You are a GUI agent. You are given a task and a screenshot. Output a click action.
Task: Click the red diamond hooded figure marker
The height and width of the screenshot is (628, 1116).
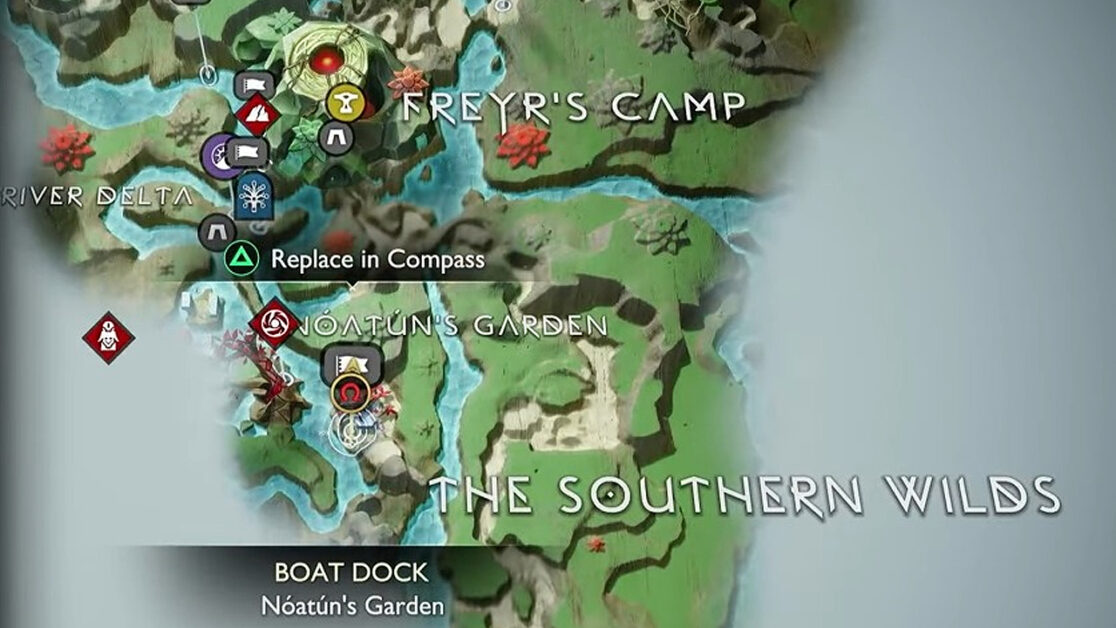[x=108, y=337]
